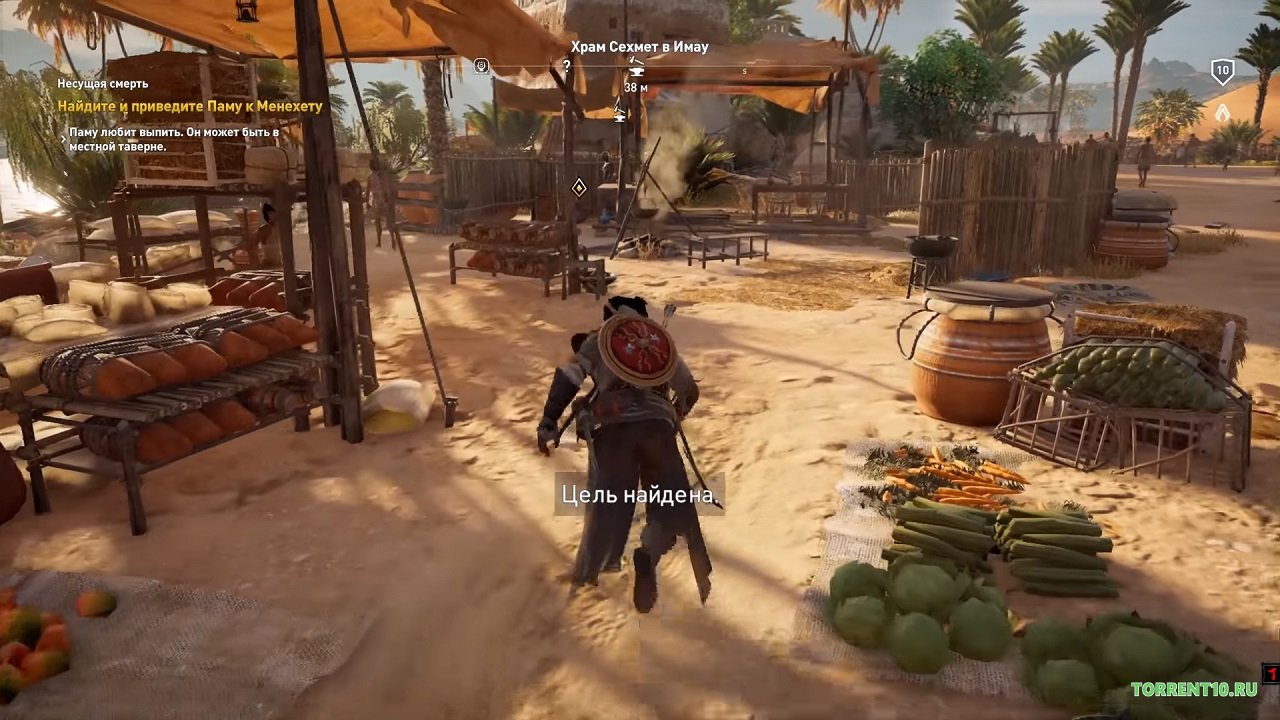Select the yellow objective "Найдите и приведите Паму"
1280x720 pixels.
pos(190,106)
